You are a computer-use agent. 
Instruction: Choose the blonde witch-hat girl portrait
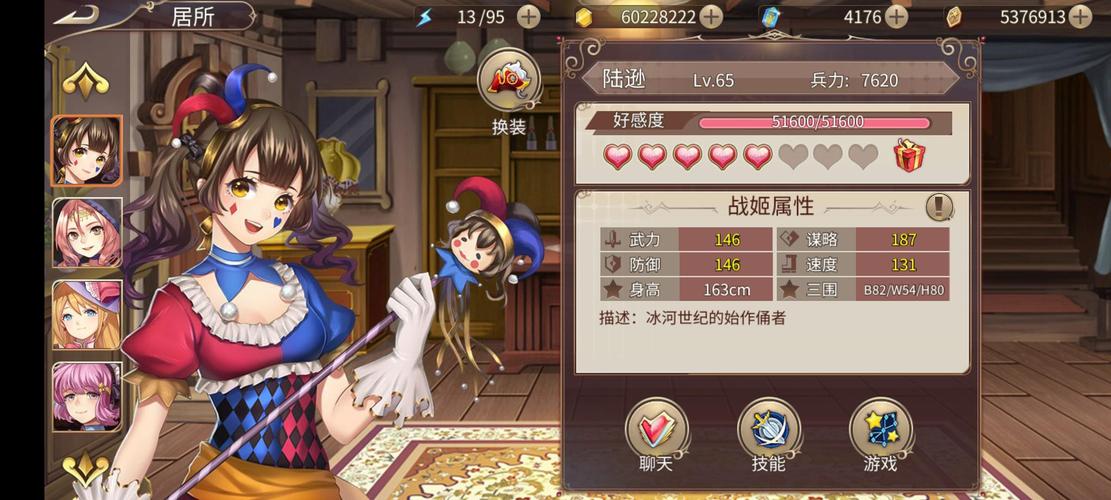click(x=87, y=315)
